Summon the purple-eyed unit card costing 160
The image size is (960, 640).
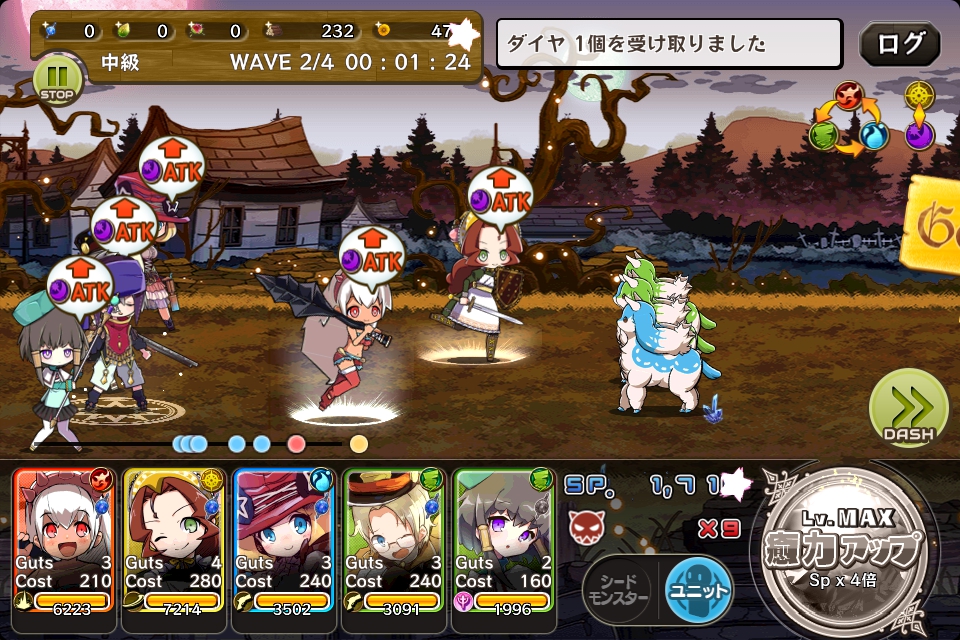click(x=505, y=538)
